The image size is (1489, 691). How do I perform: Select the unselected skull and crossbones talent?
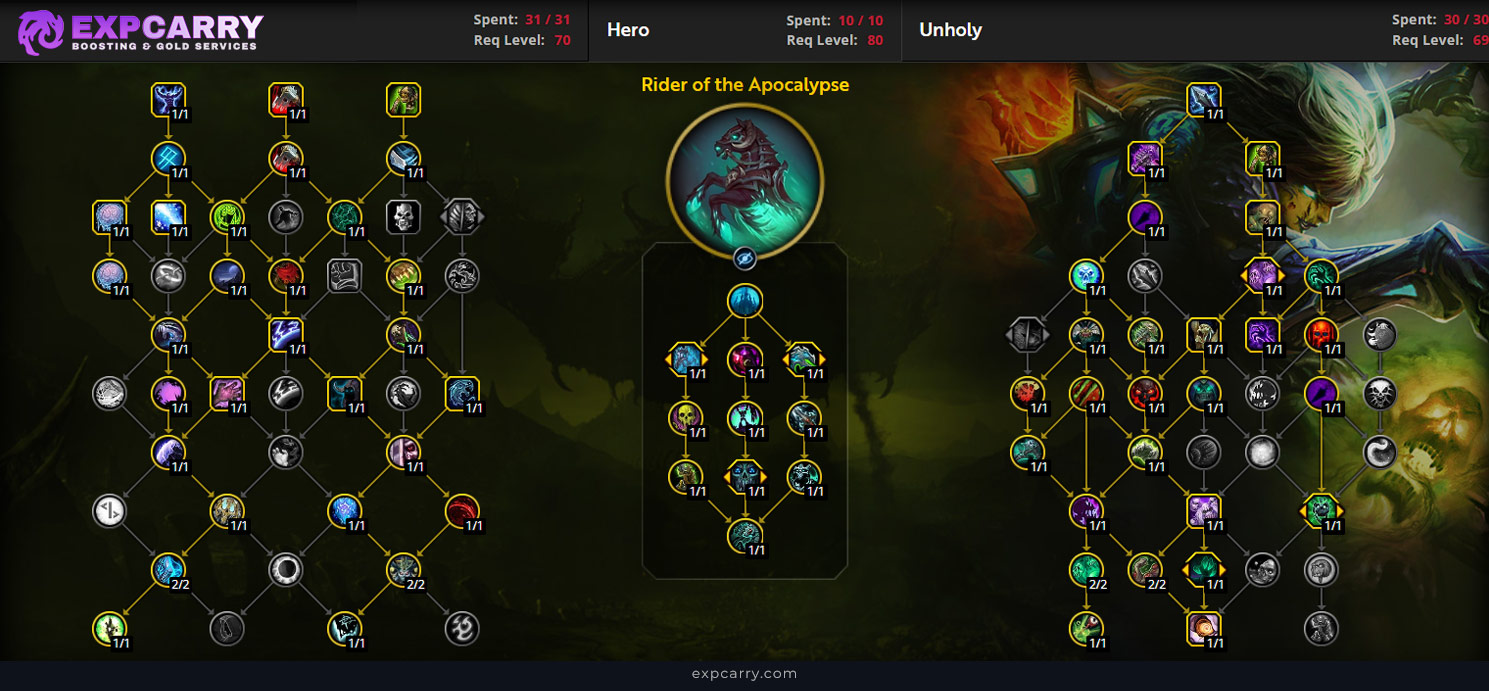[1380, 394]
